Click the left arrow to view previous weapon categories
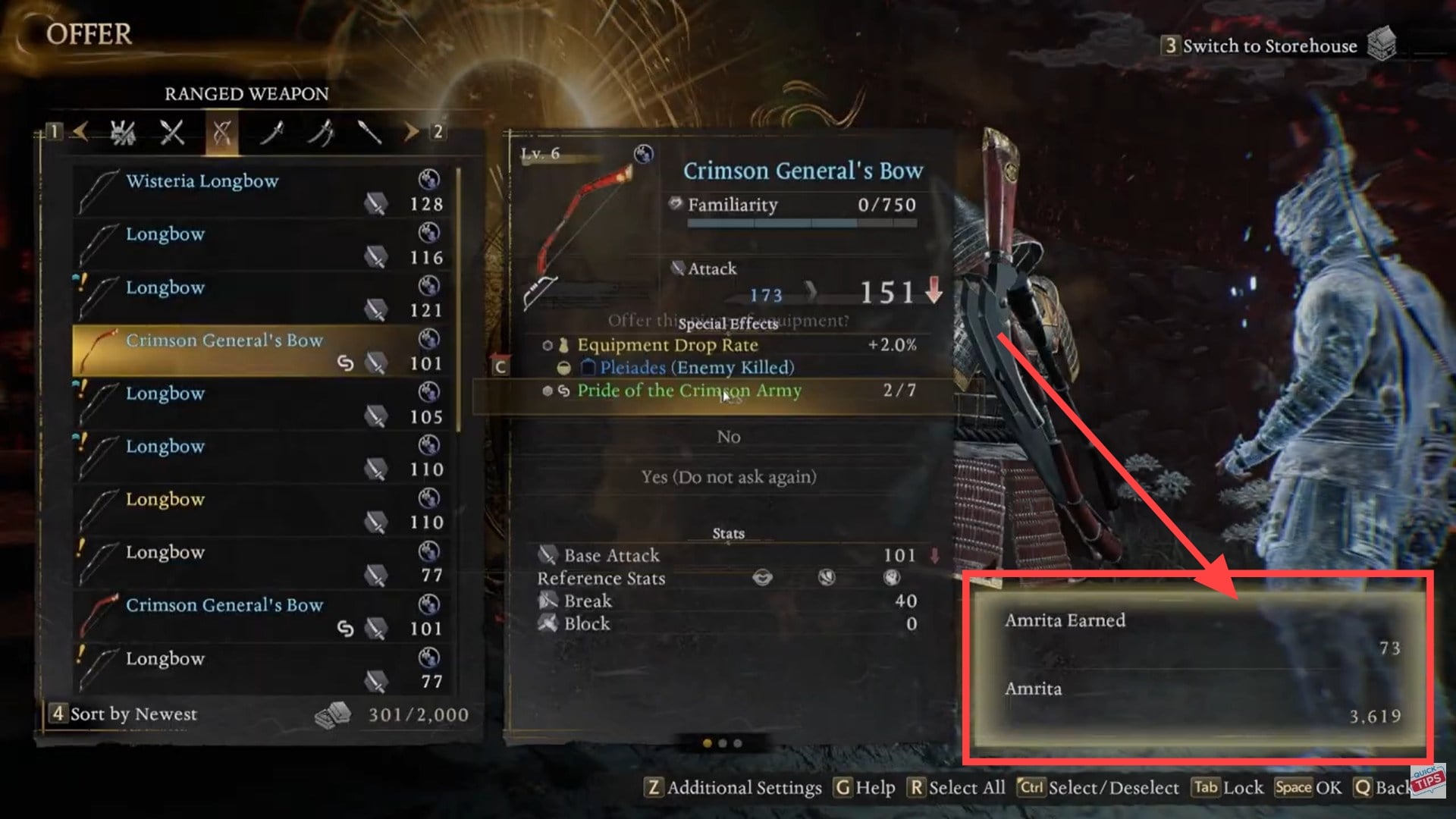 click(x=79, y=133)
